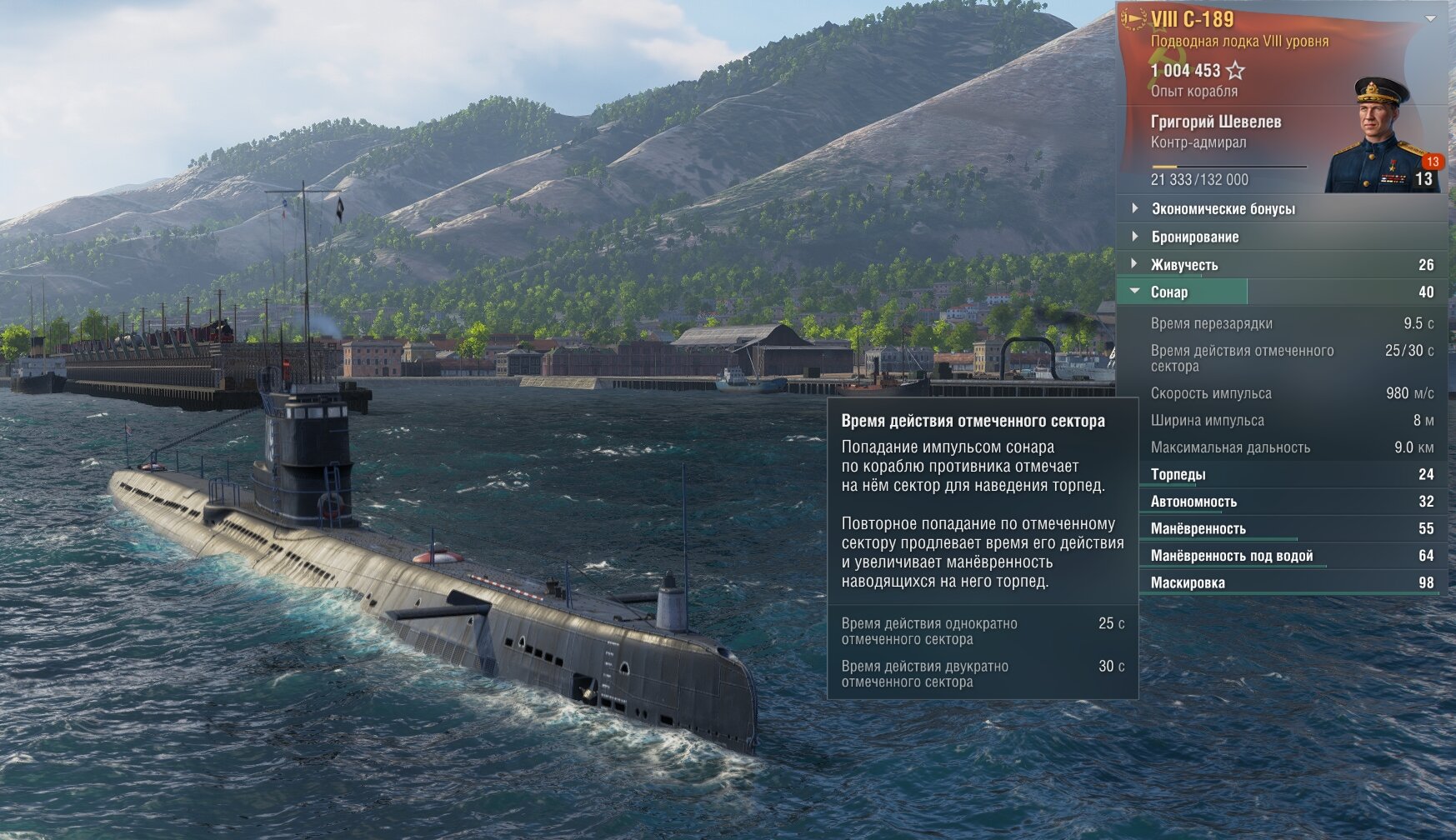
Task: Expand the Экономические бонусы section
Action: click(x=1223, y=209)
